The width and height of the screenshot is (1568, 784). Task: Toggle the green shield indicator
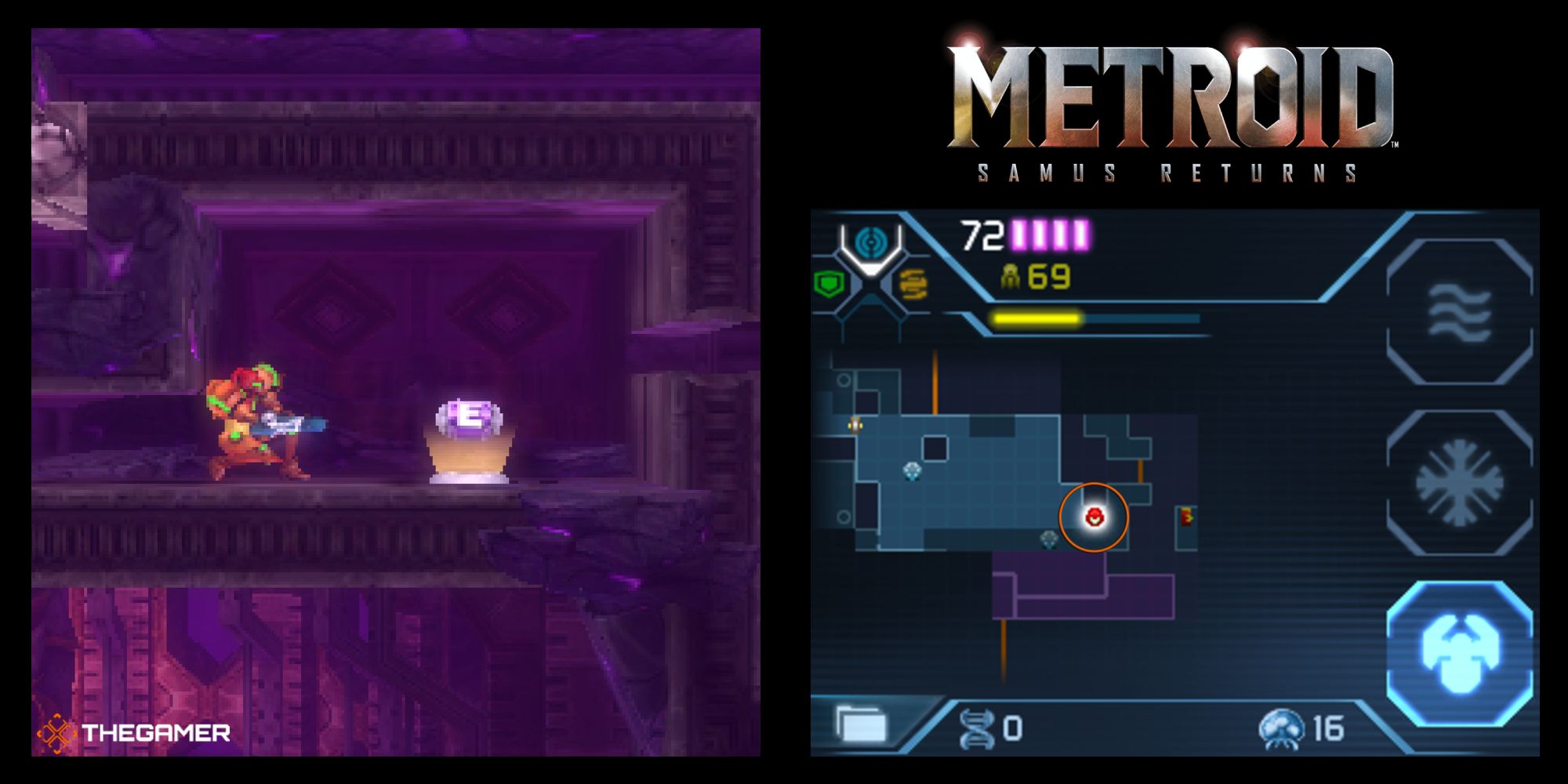[829, 281]
